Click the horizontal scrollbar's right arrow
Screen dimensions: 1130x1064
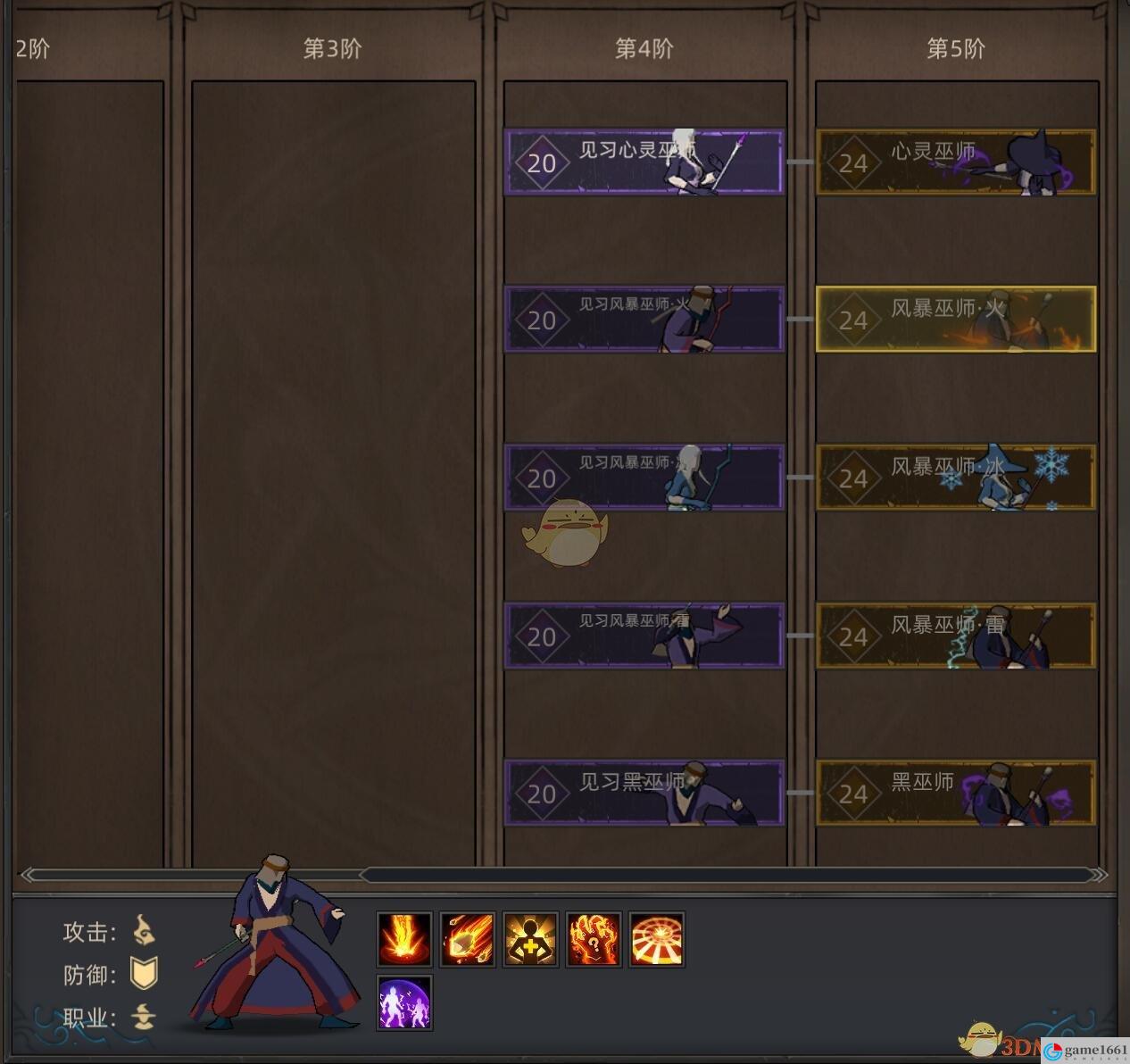(x=1100, y=875)
